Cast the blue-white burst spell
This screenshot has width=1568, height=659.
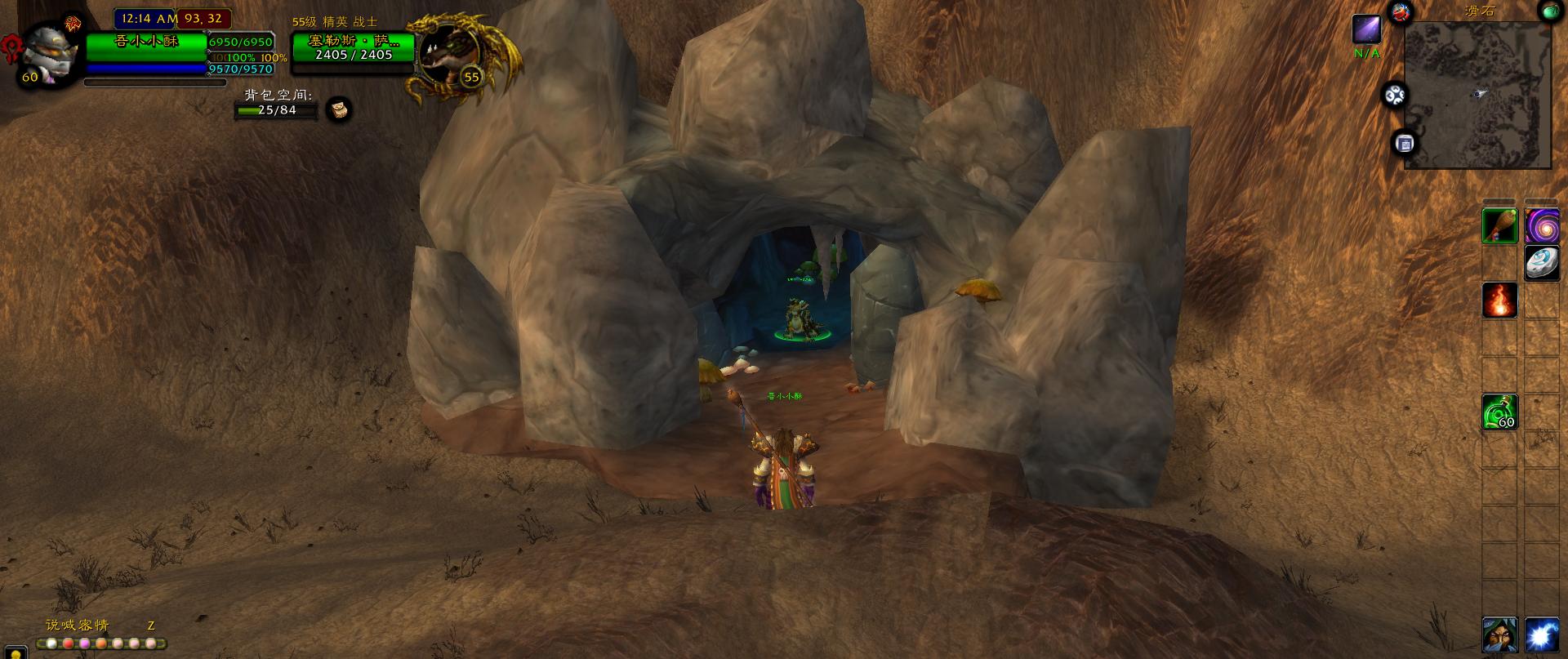[x=1542, y=635]
